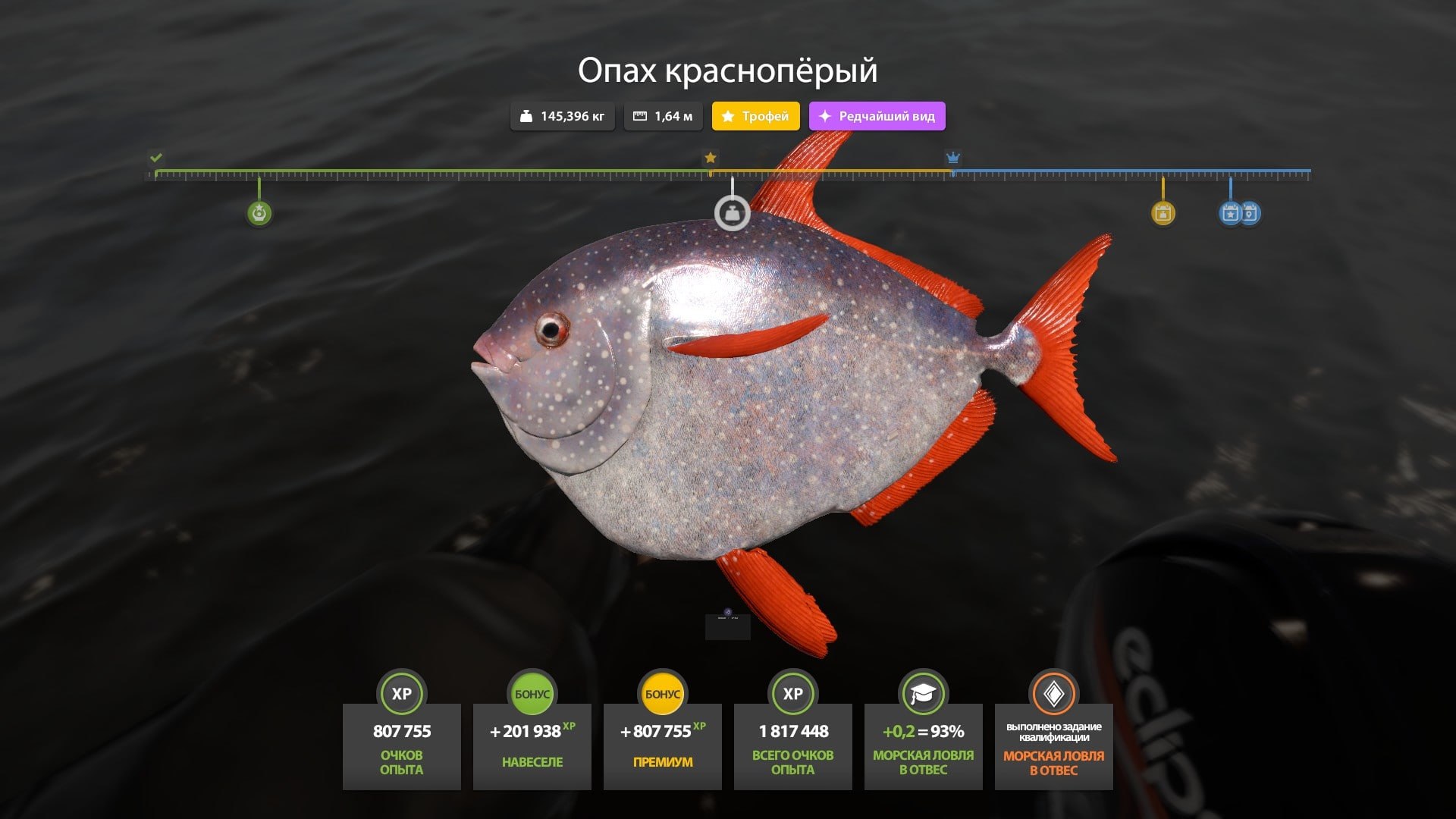This screenshot has width=1456, height=819.
Task: Click the green БОНУС НАВЕСЕЛЕ circle
Action: tap(532, 692)
